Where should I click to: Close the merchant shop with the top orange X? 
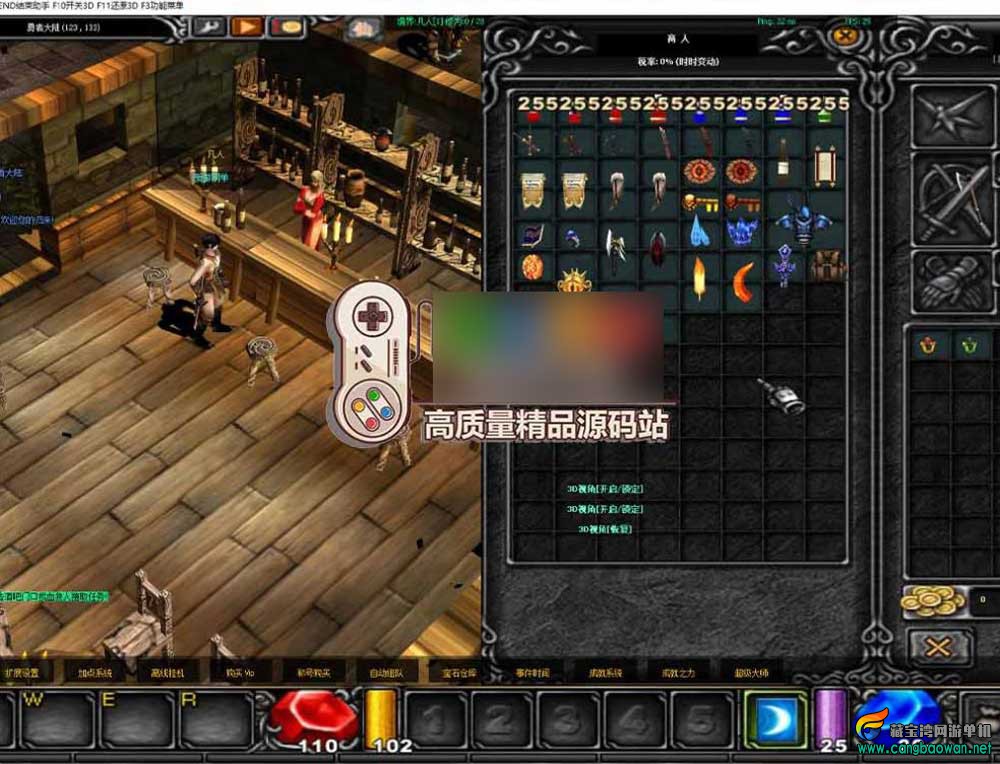click(x=846, y=36)
